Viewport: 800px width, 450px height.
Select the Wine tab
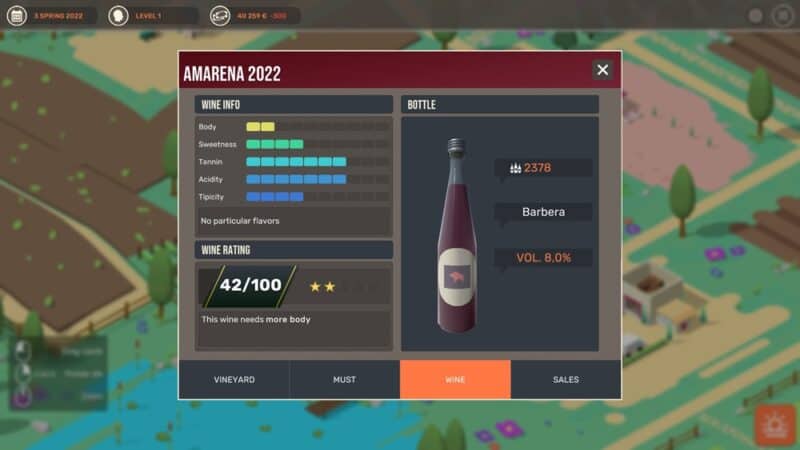click(x=455, y=380)
